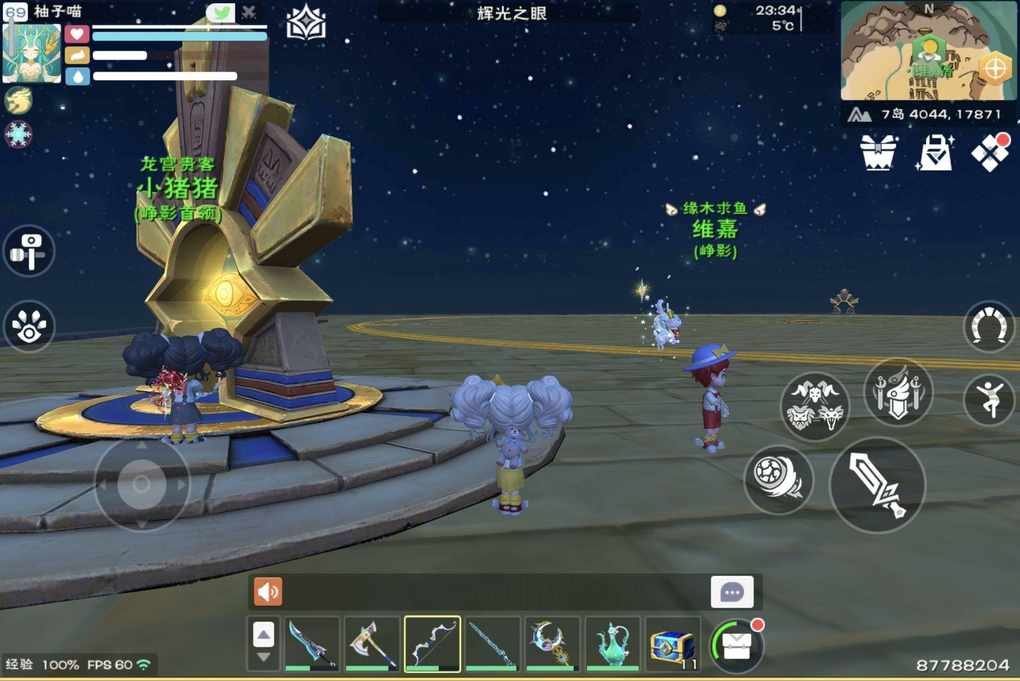Tap the orange plus button on minimap

(994, 68)
